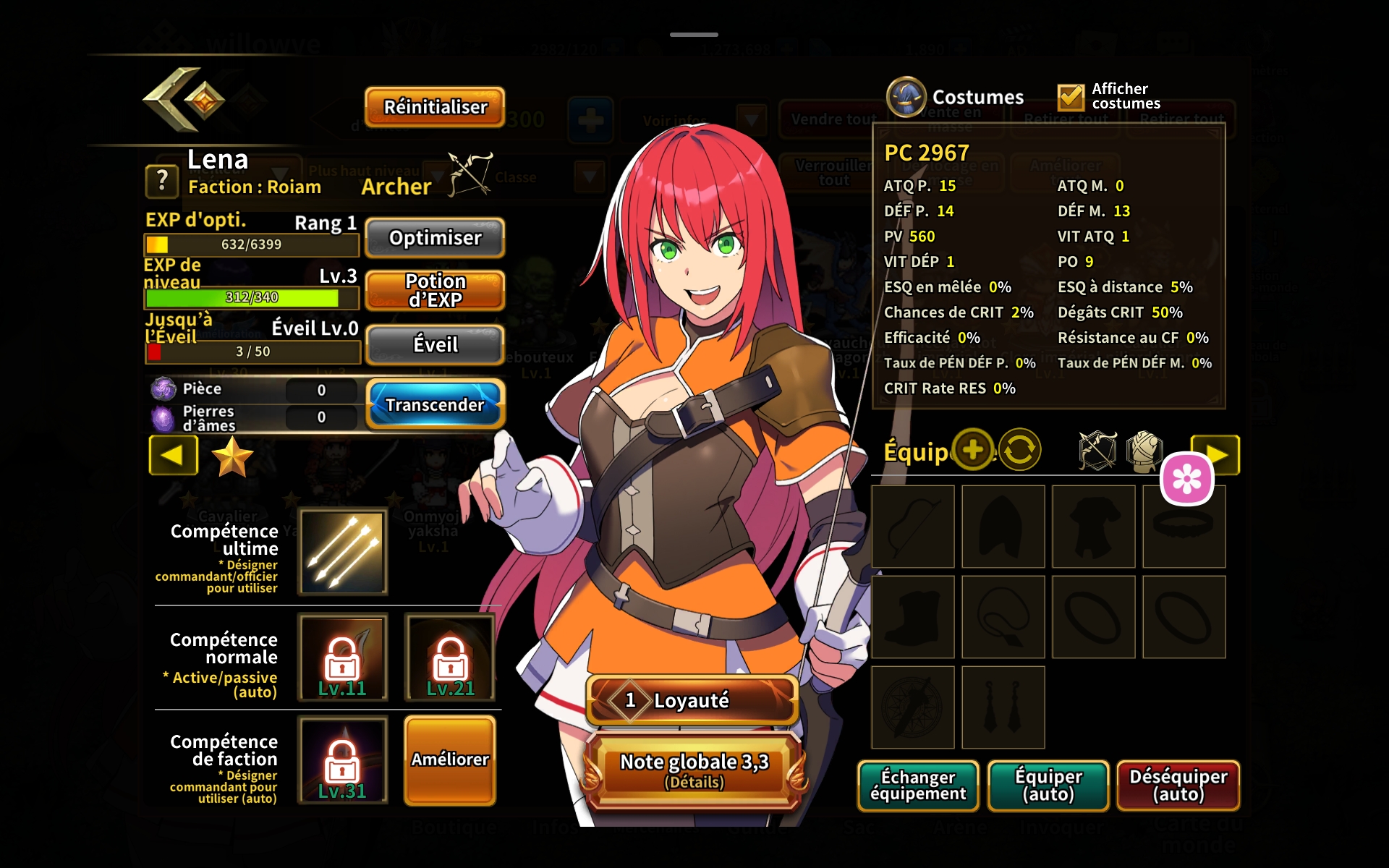The height and width of the screenshot is (868, 1389).
Task: Tap the gold plus equipment button
Action: [x=973, y=450]
